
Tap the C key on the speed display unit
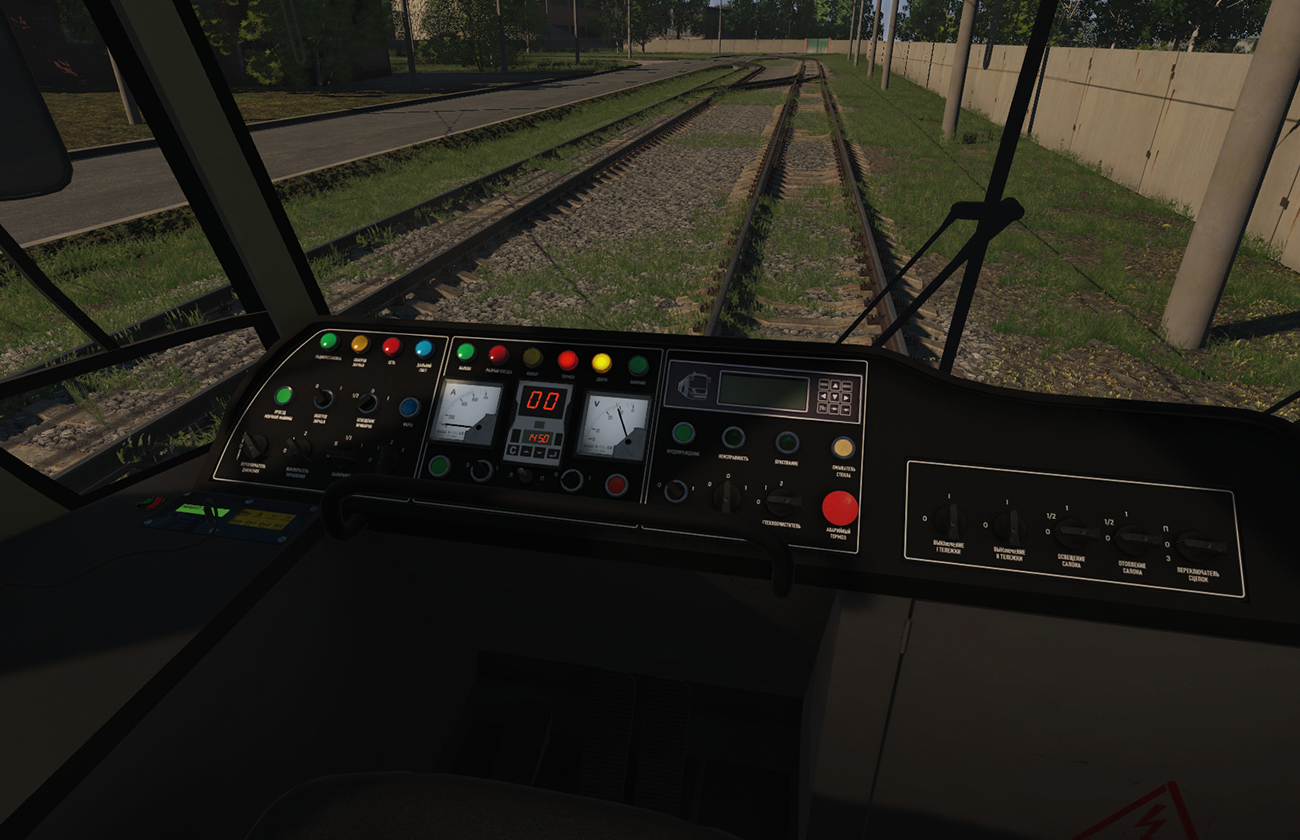pos(513,452)
